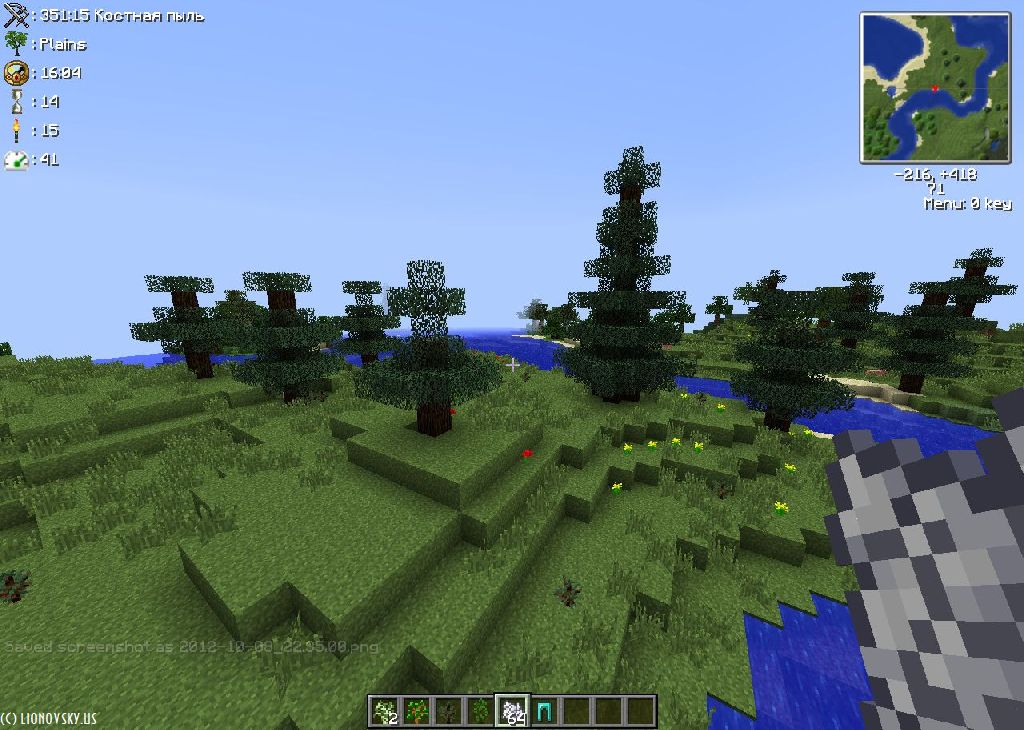1024x730 pixels.
Task: Select the sapling with the orange trunk
Action: click(417, 711)
